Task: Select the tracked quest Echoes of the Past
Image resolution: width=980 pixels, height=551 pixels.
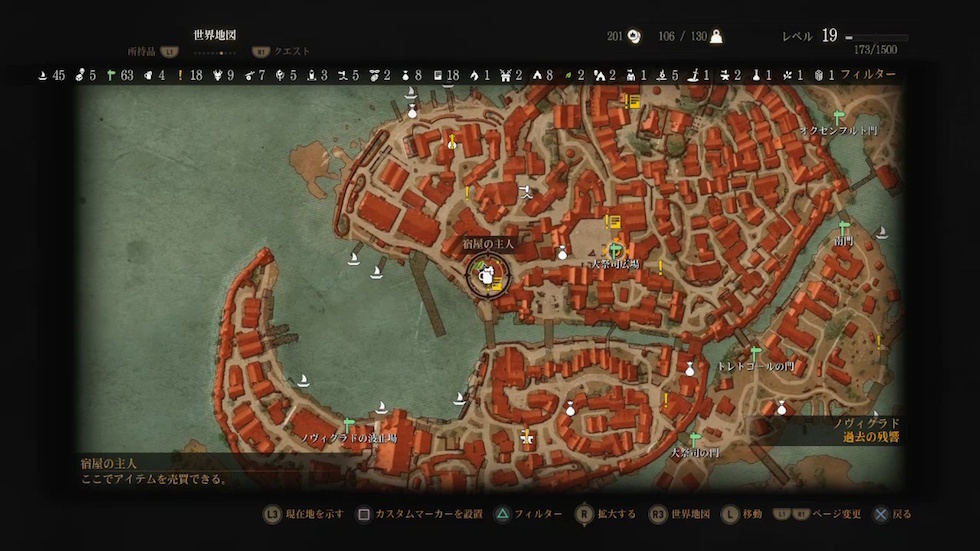Action: pyautogui.click(x=871, y=437)
